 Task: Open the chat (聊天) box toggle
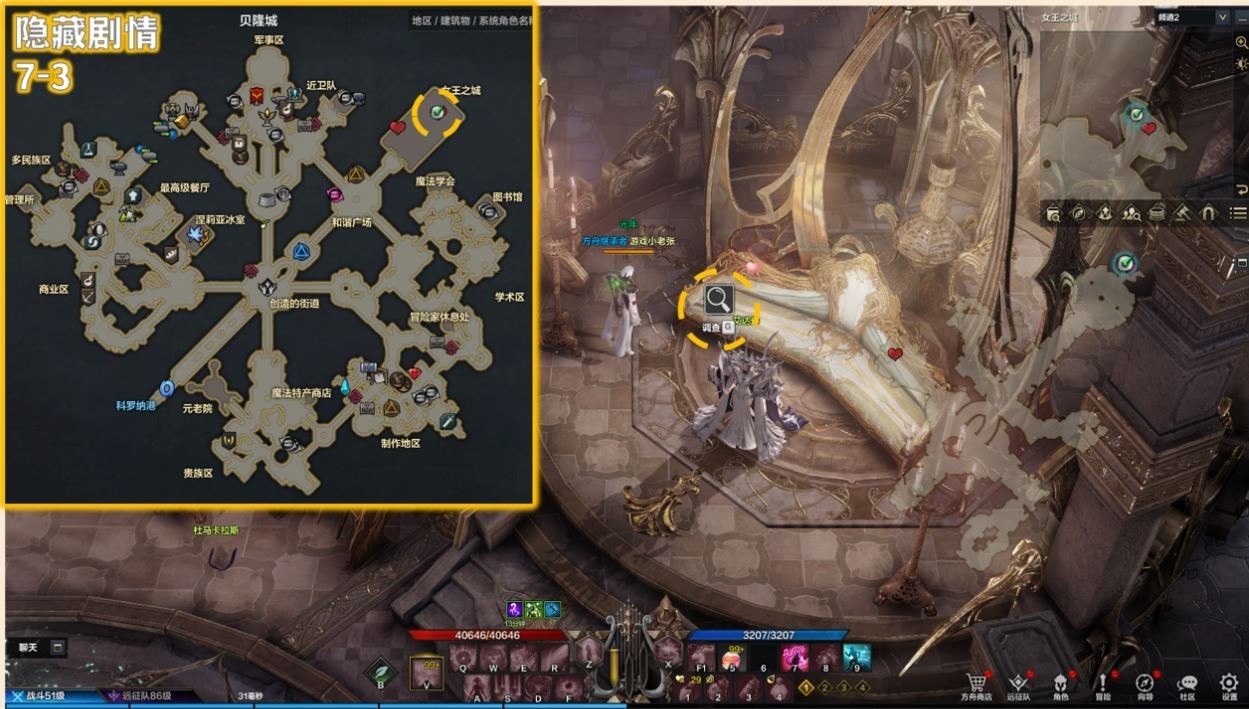pos(58,647)
